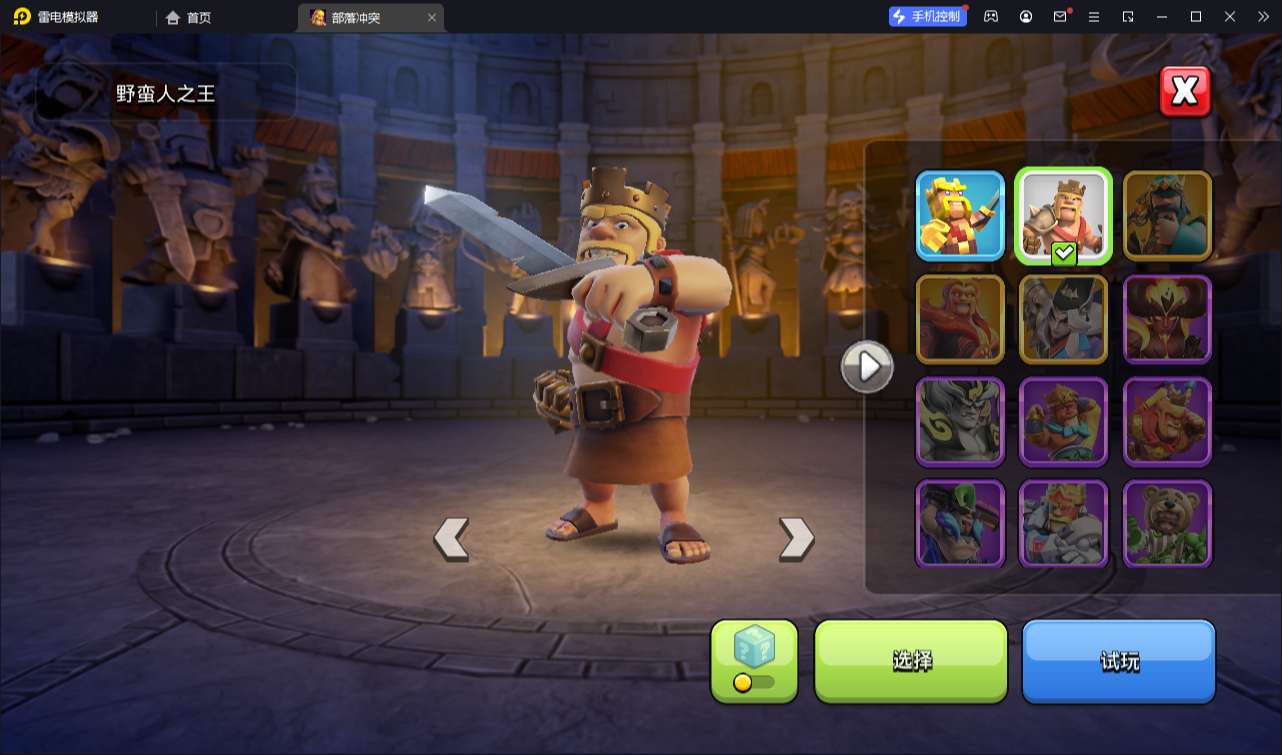Click the 手机控制 toolbar button
The image size is (1282, 755).
(x=927, y=17)
